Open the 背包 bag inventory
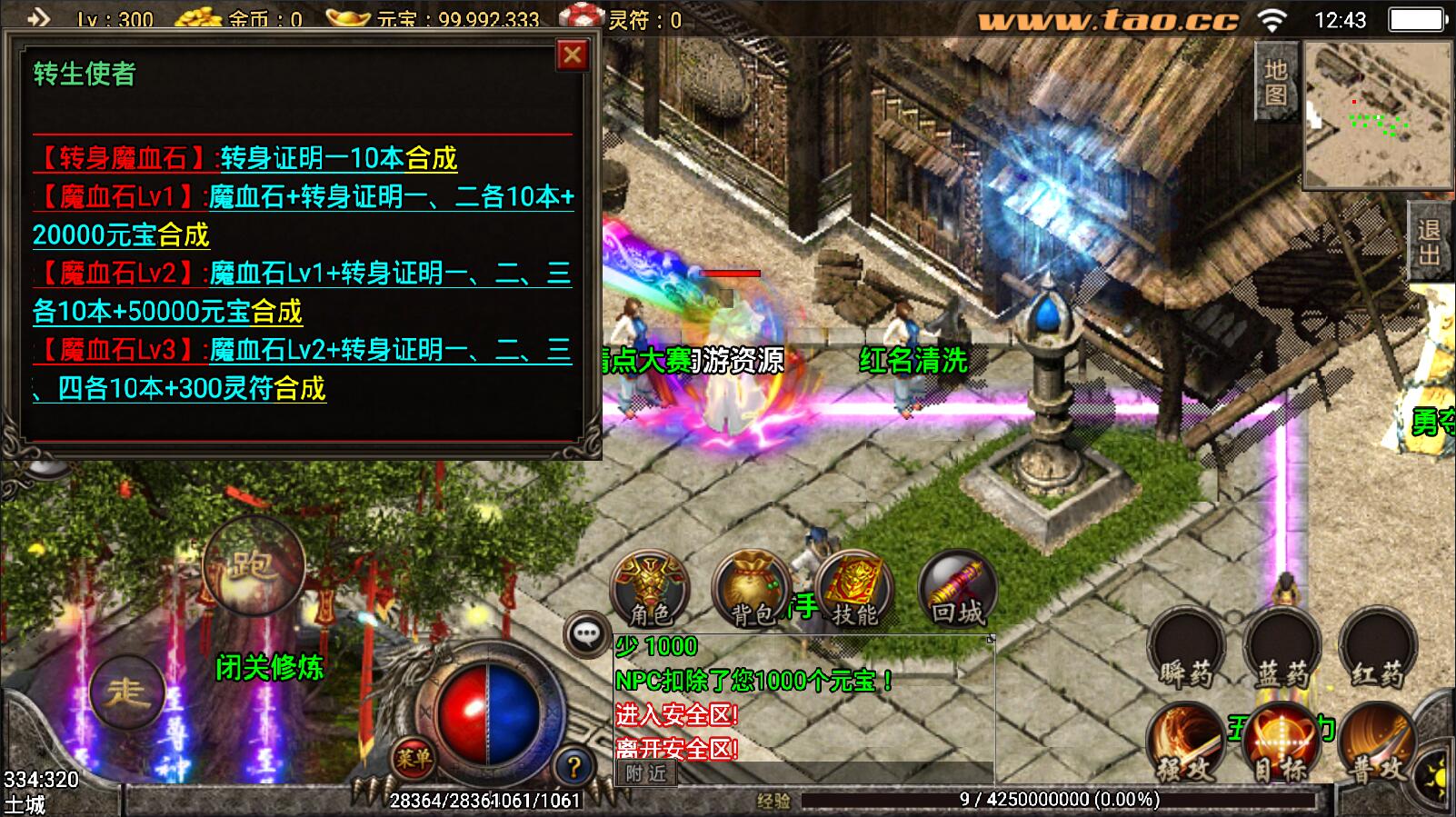Screen dimensions: 1456x817 752,589
